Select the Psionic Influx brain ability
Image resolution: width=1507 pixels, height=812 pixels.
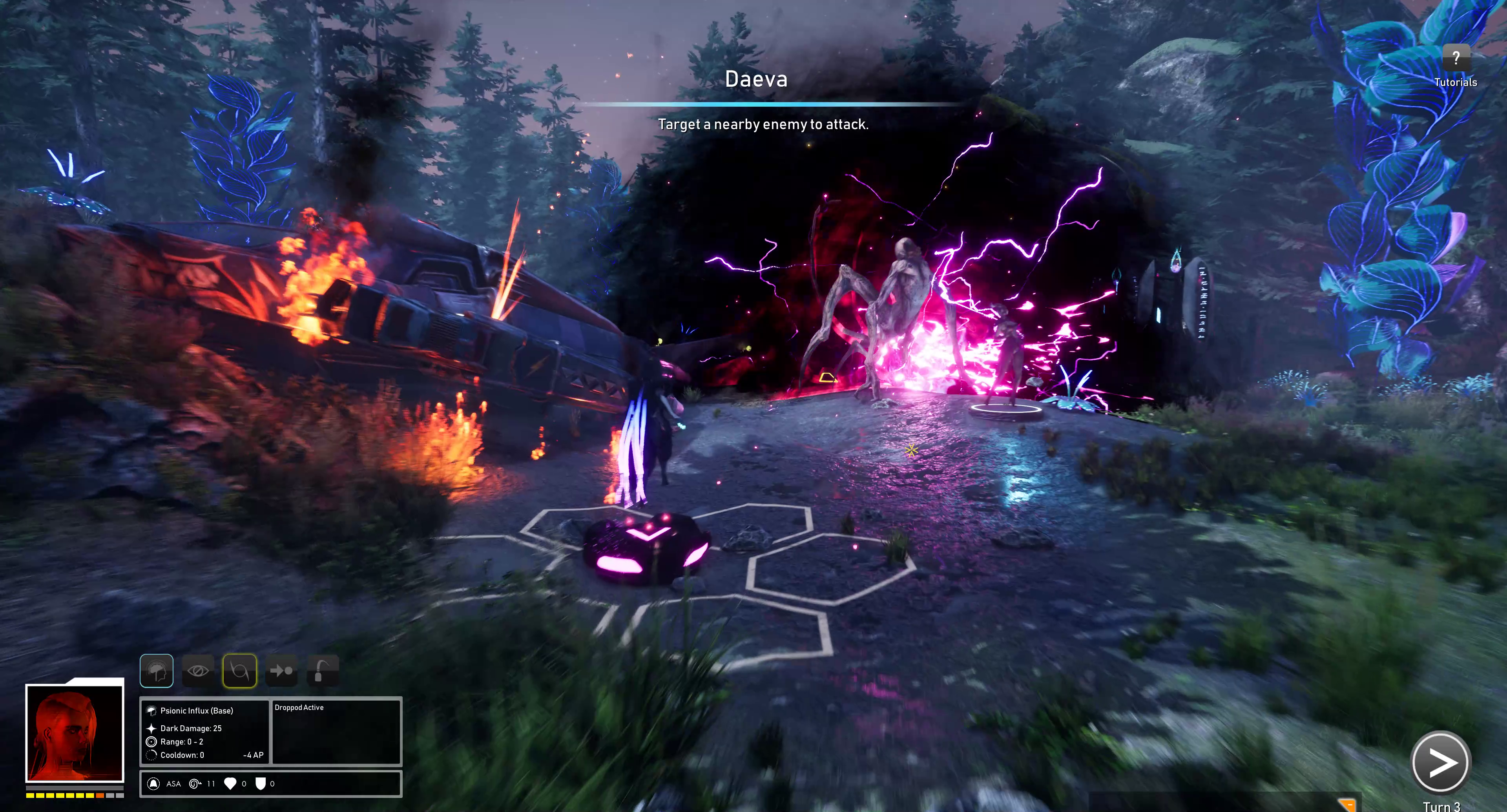pyautogui.click(x=156, y=670)
